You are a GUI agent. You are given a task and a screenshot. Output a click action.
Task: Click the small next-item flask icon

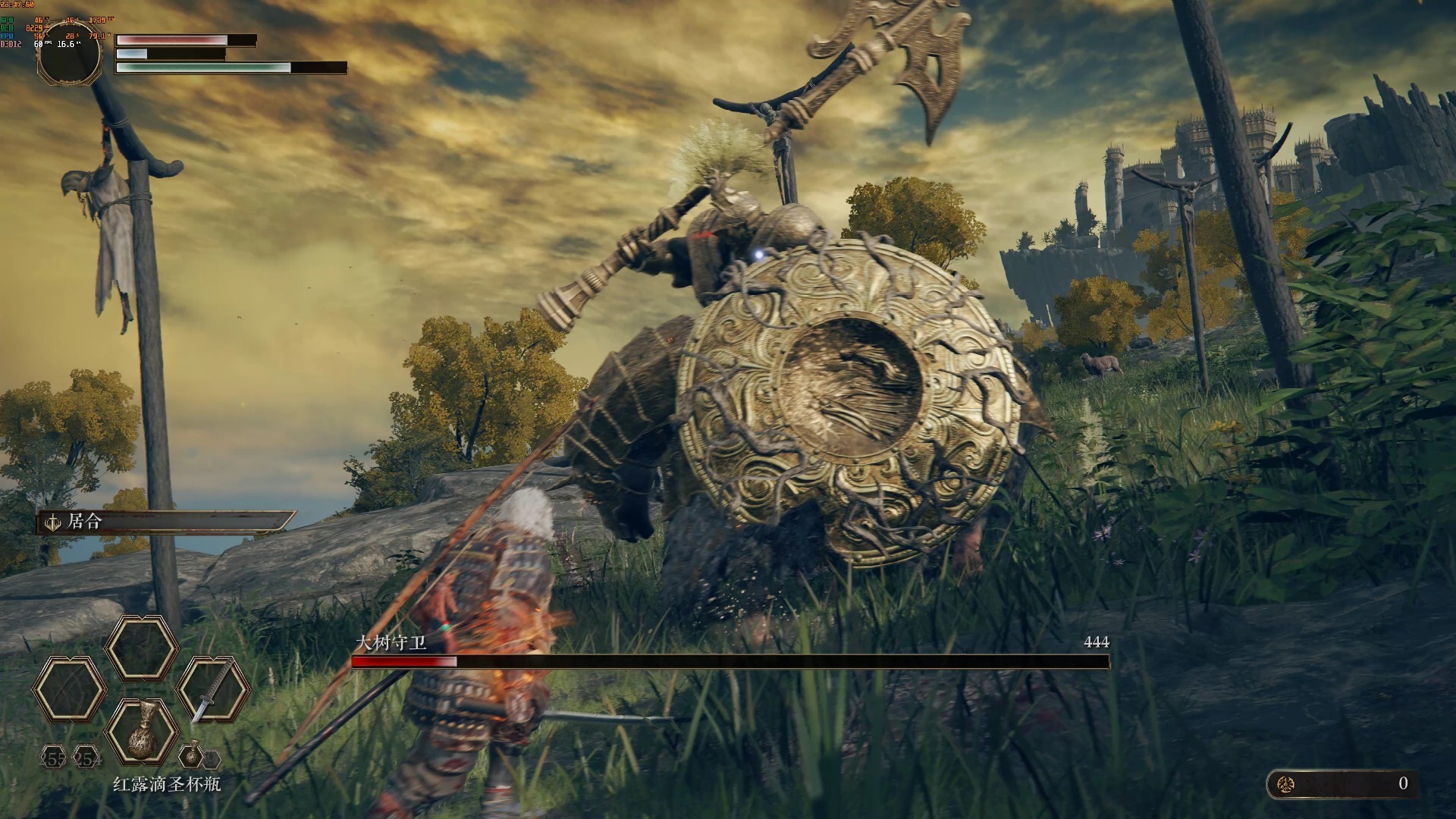pyautogui.click(x=191, y=755)
